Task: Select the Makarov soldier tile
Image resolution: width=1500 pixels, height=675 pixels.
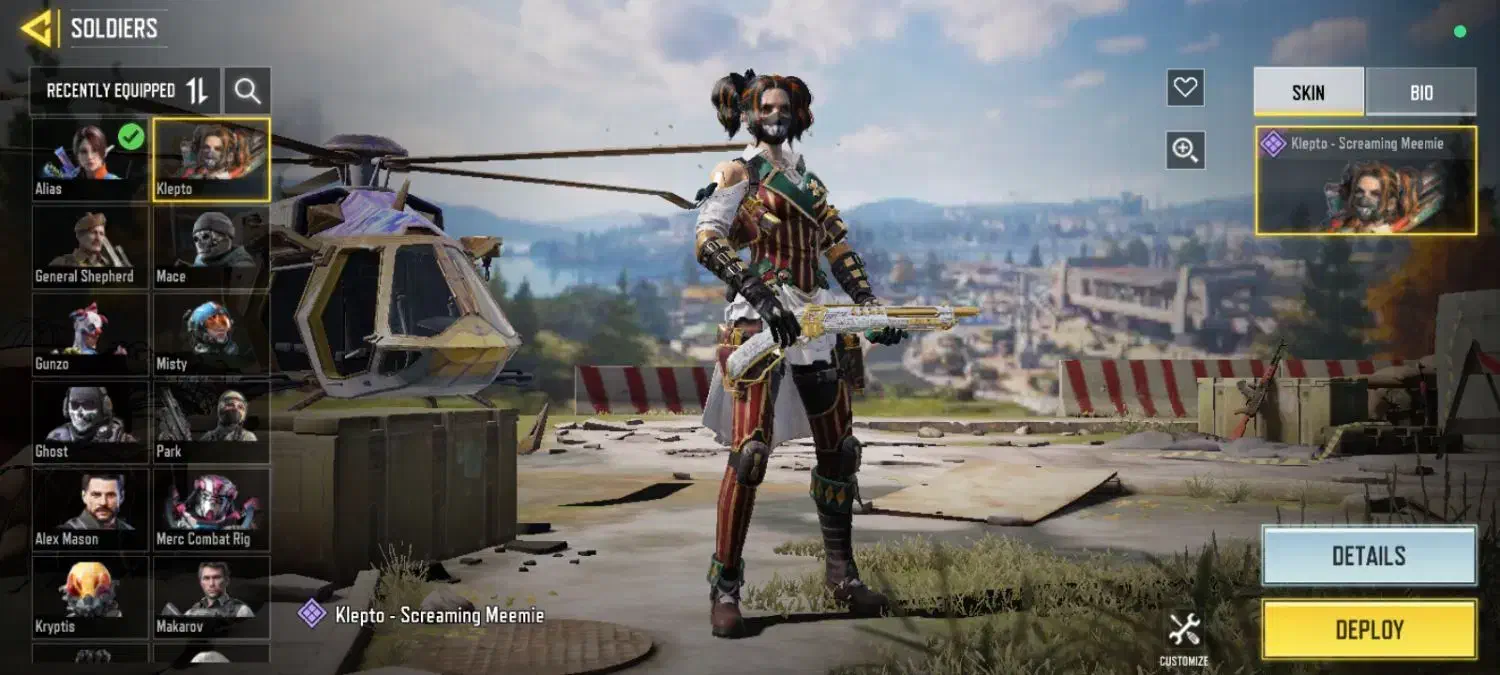Action: [211, 596]
